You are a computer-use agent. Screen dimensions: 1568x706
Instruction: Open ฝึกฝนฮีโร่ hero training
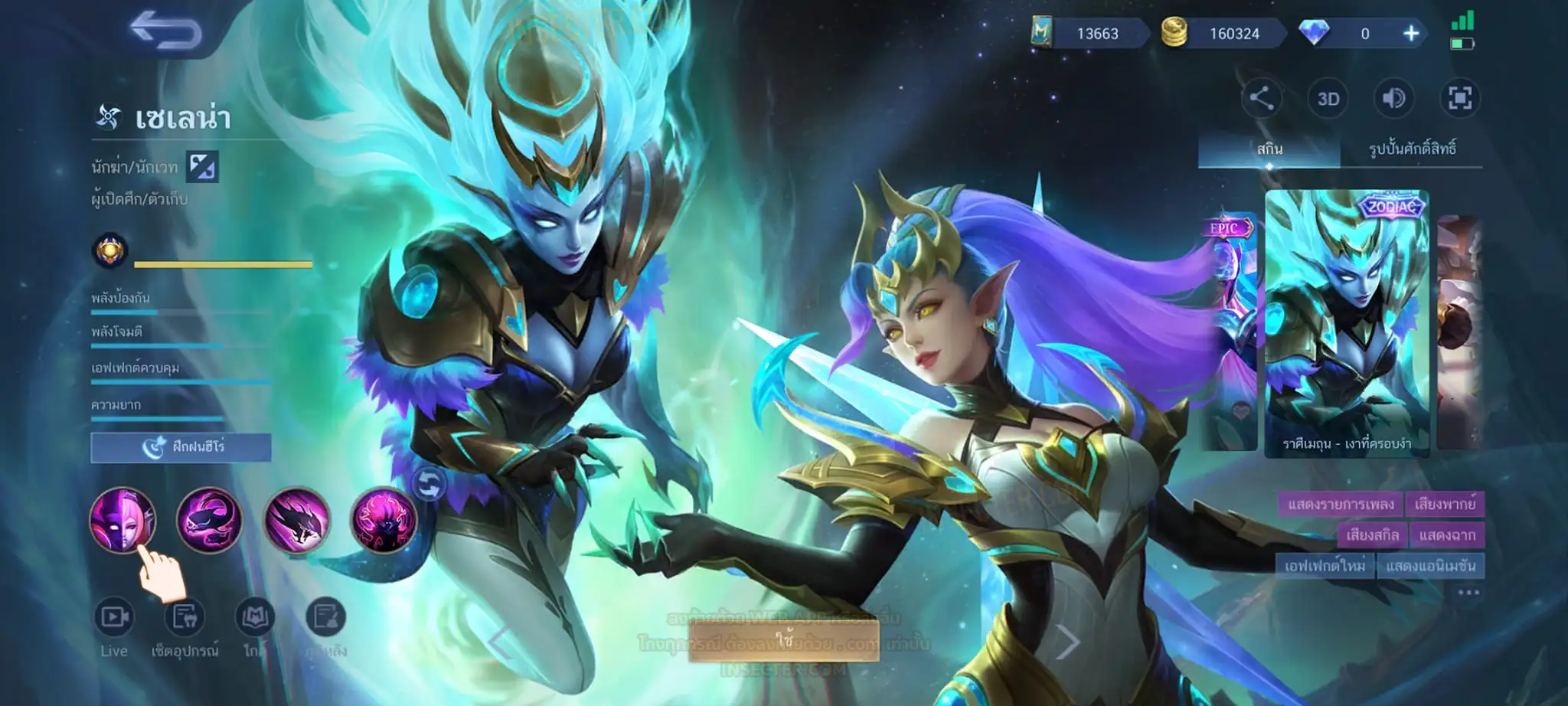point(181,447)
